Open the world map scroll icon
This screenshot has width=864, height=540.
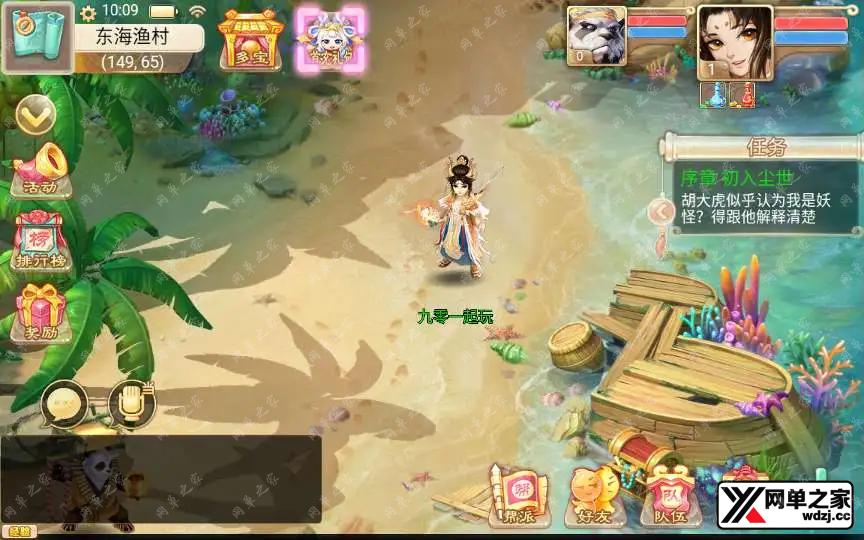click(37, 36)
